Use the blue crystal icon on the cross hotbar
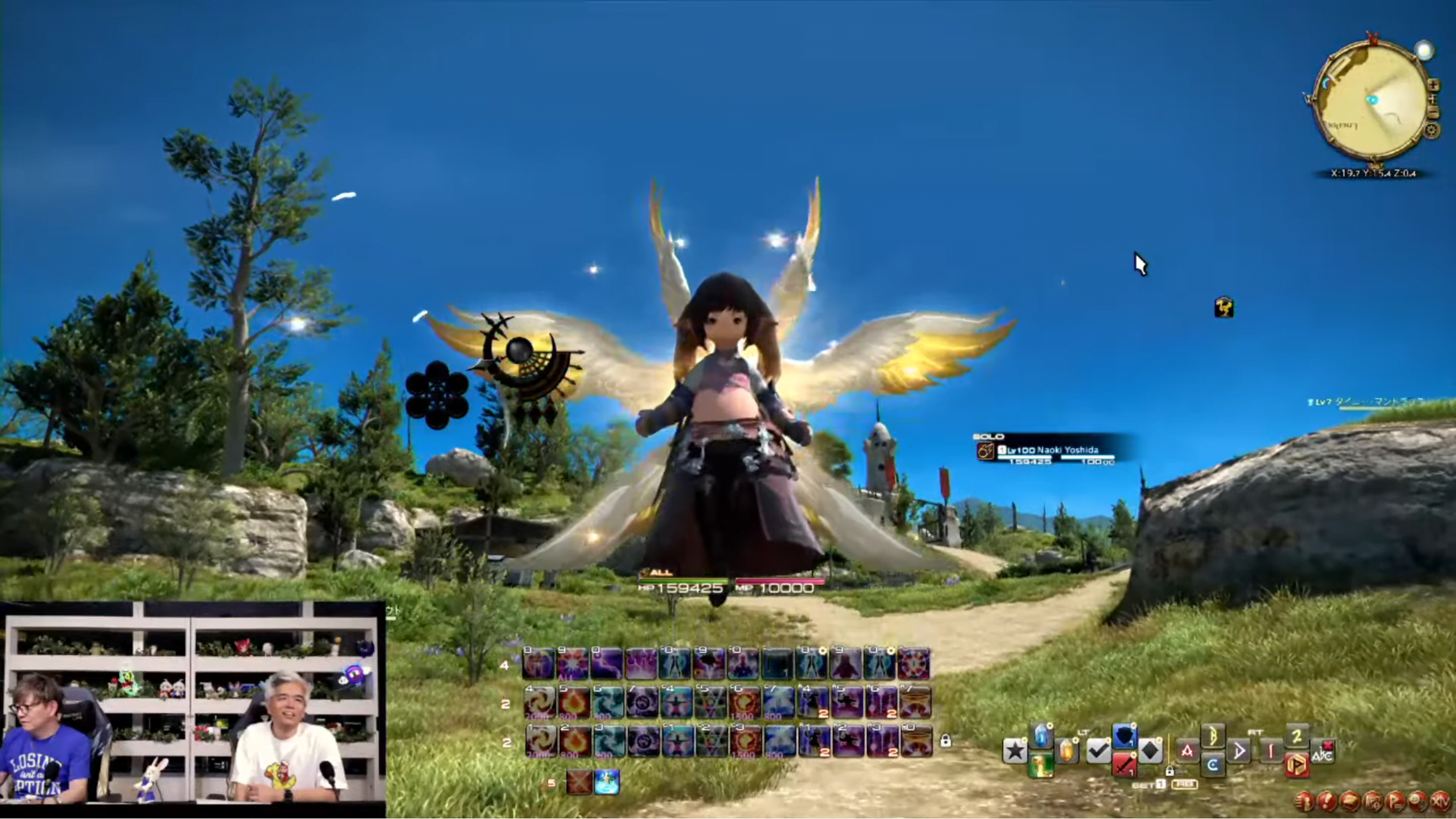The width and height of the screenshot is (1456, 819). [x=1041, y=736]
